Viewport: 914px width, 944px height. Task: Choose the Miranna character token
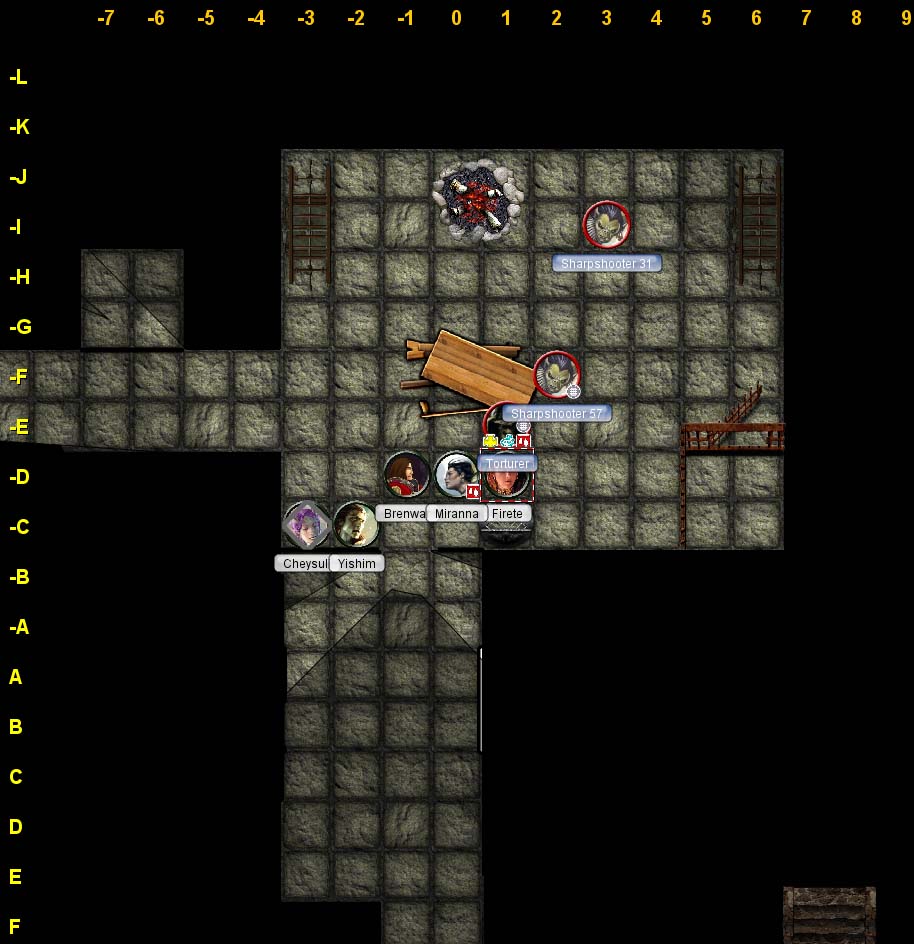click(x=457, y=475)
